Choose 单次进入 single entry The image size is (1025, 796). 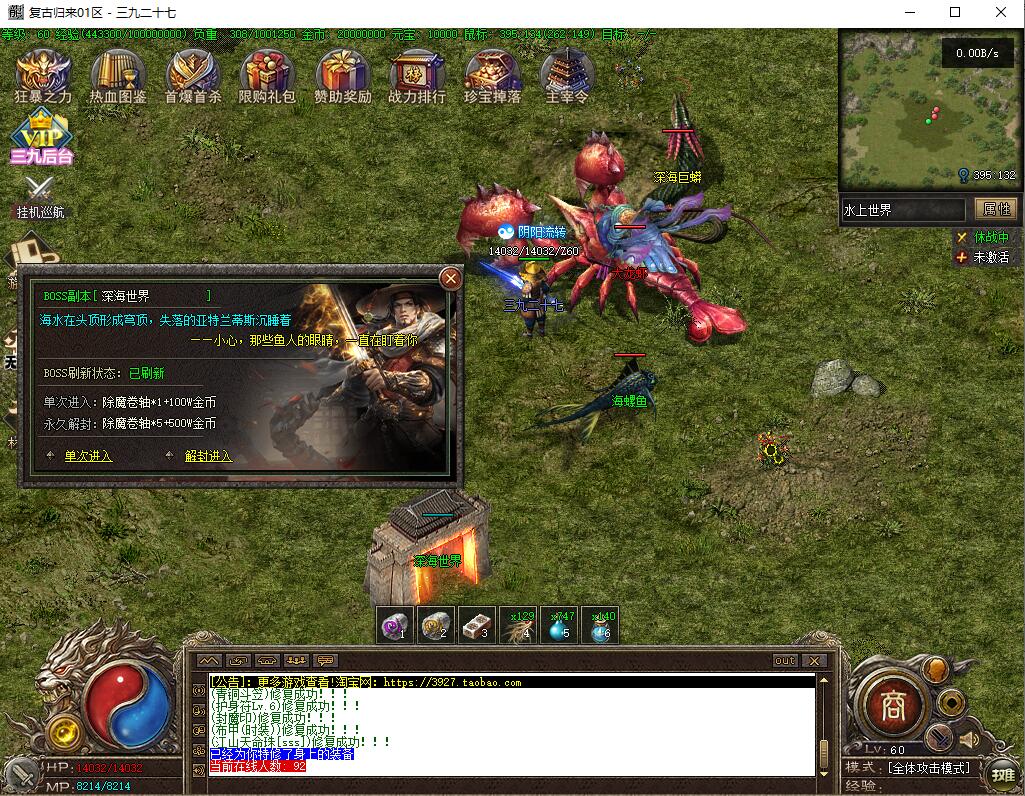pyautogui.click(x=88, y=456)
